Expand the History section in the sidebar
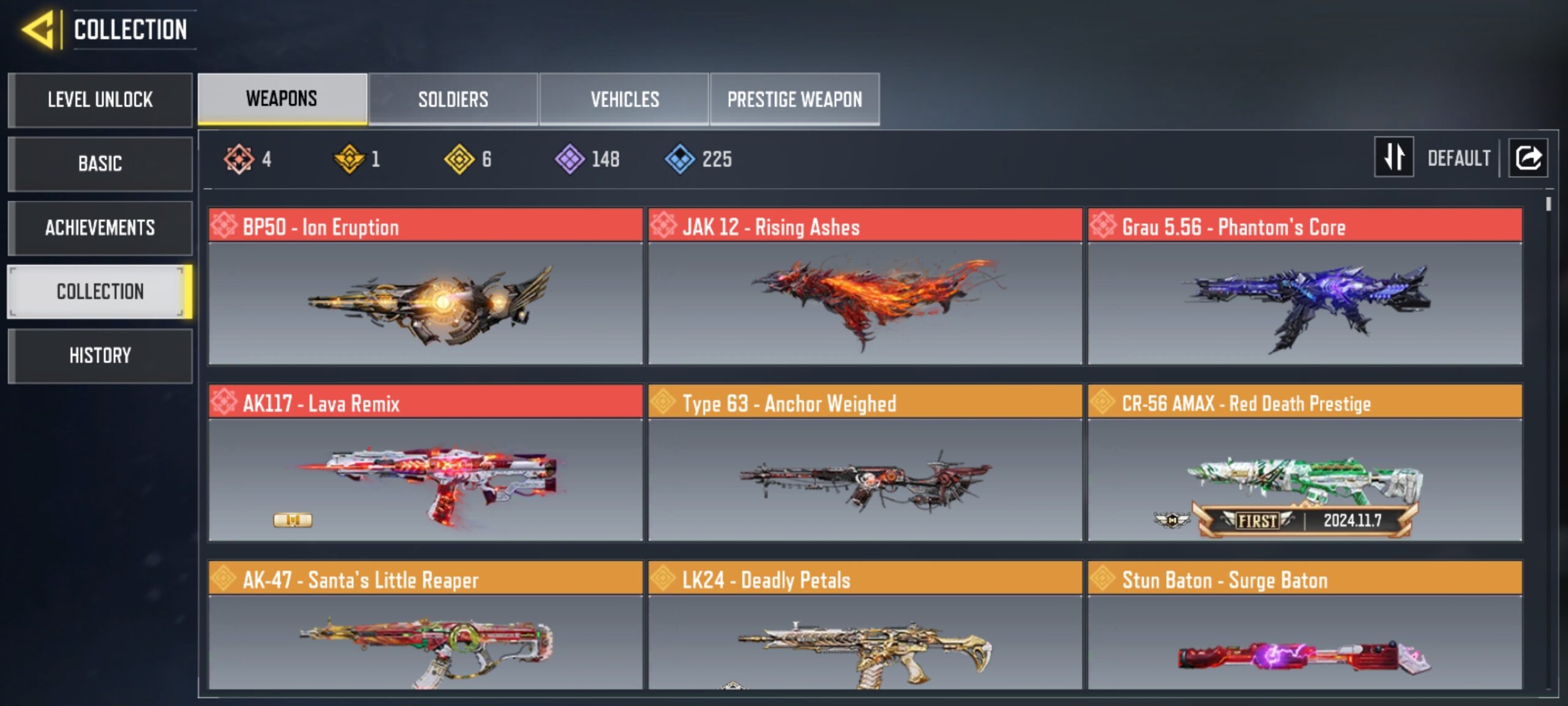Viewport: 1568px width, 706px height. pos(100,355)
